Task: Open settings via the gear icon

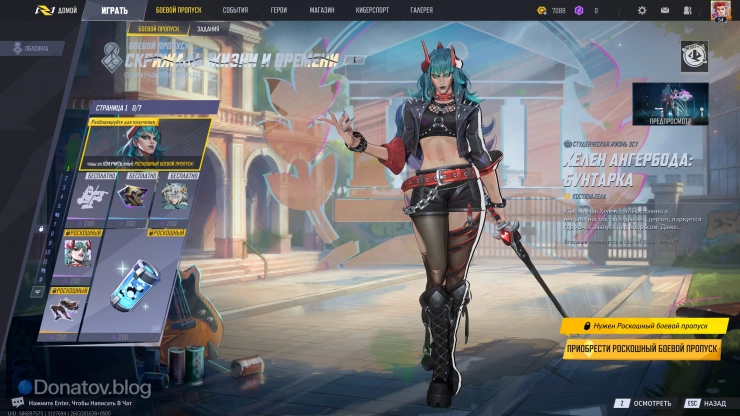Action: click(642, 10)
